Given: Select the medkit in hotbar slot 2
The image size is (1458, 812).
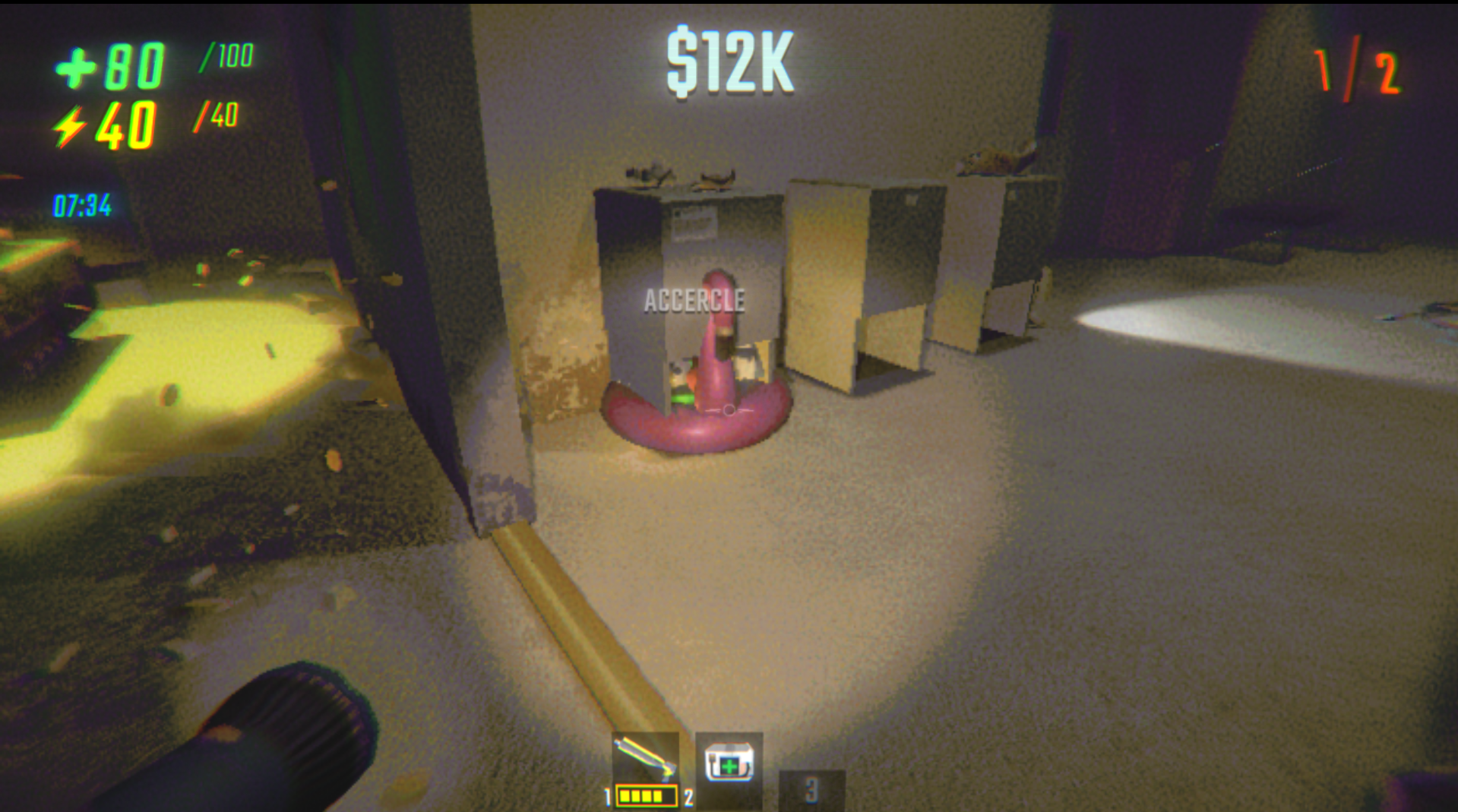Looking at the screenshot, I should (x=728, y=767).
